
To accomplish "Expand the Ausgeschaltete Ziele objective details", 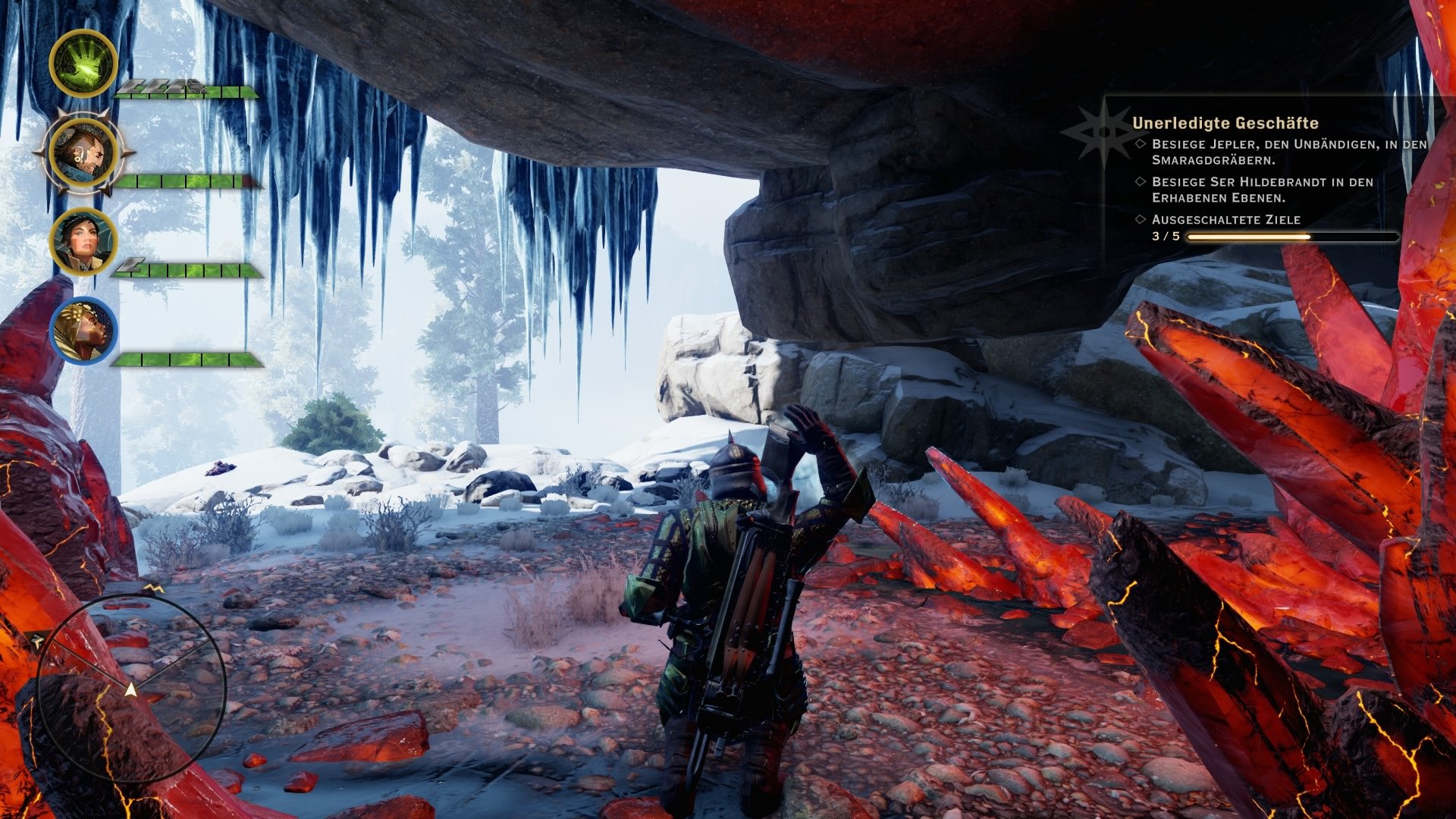I will pyautogui.click(x=1225, y=219).
